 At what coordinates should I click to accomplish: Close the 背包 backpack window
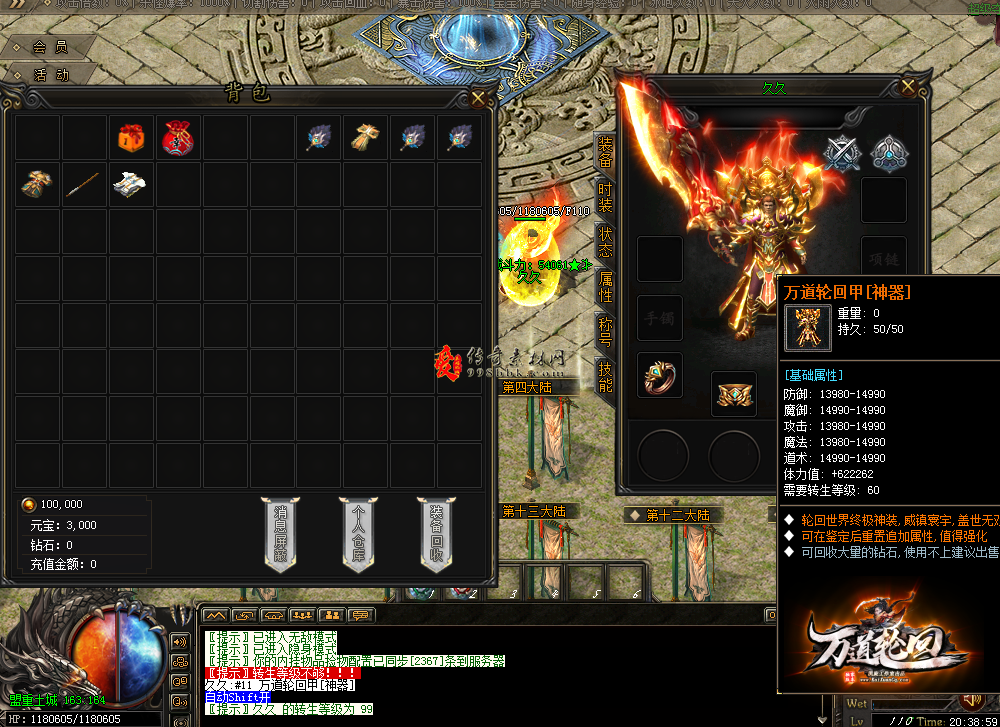[479, 97]
